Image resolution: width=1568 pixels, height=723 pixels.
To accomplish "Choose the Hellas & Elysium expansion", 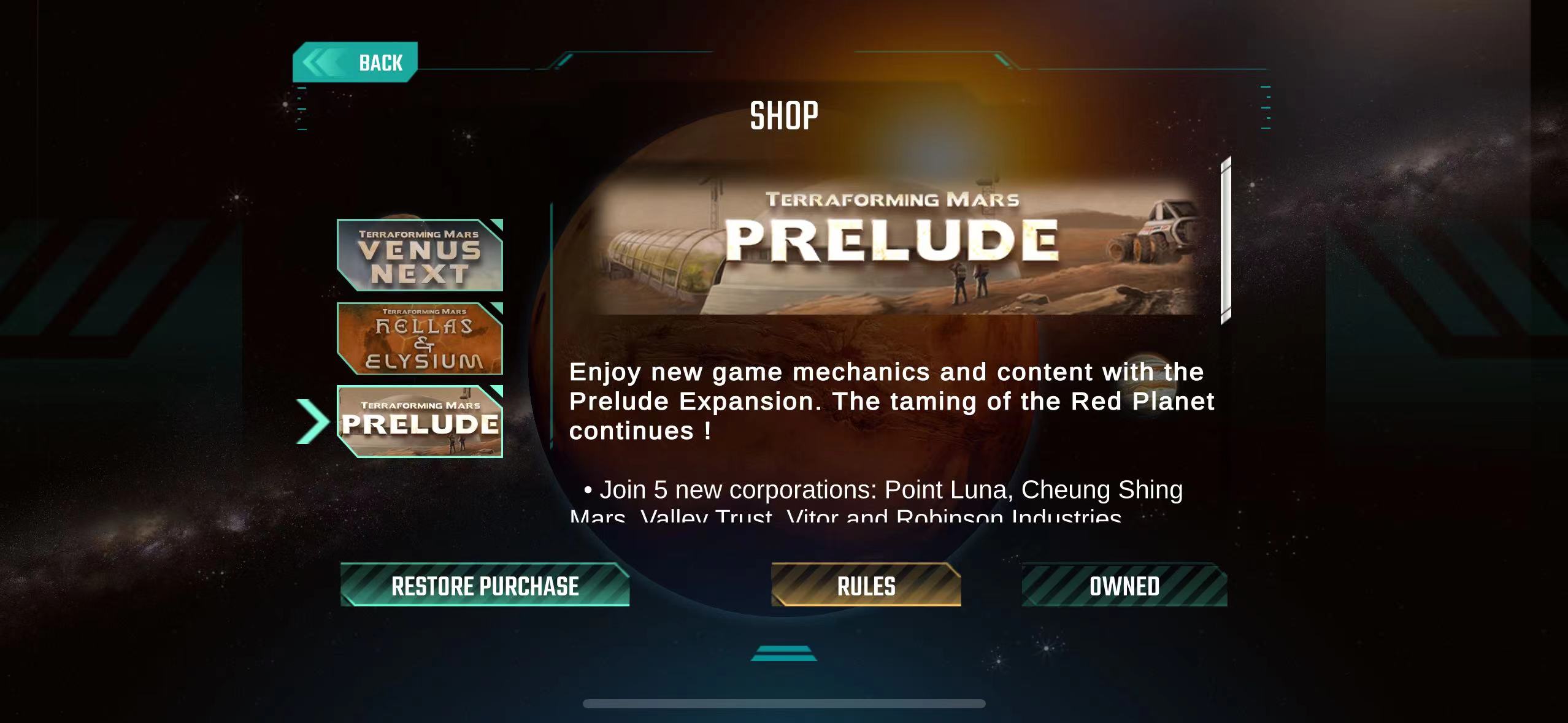I will click(420, 339).
